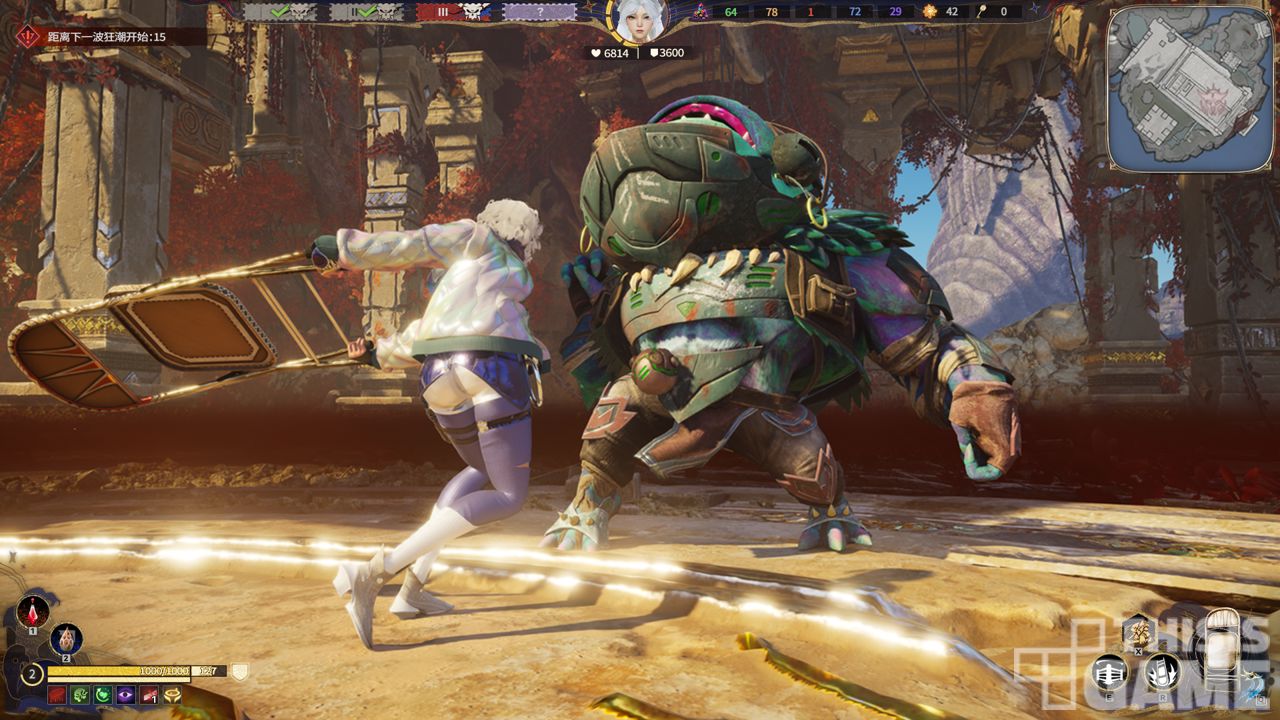Click the white-haired character portrait
This screenshot has height=720, width=1280.
pos(638,20)
